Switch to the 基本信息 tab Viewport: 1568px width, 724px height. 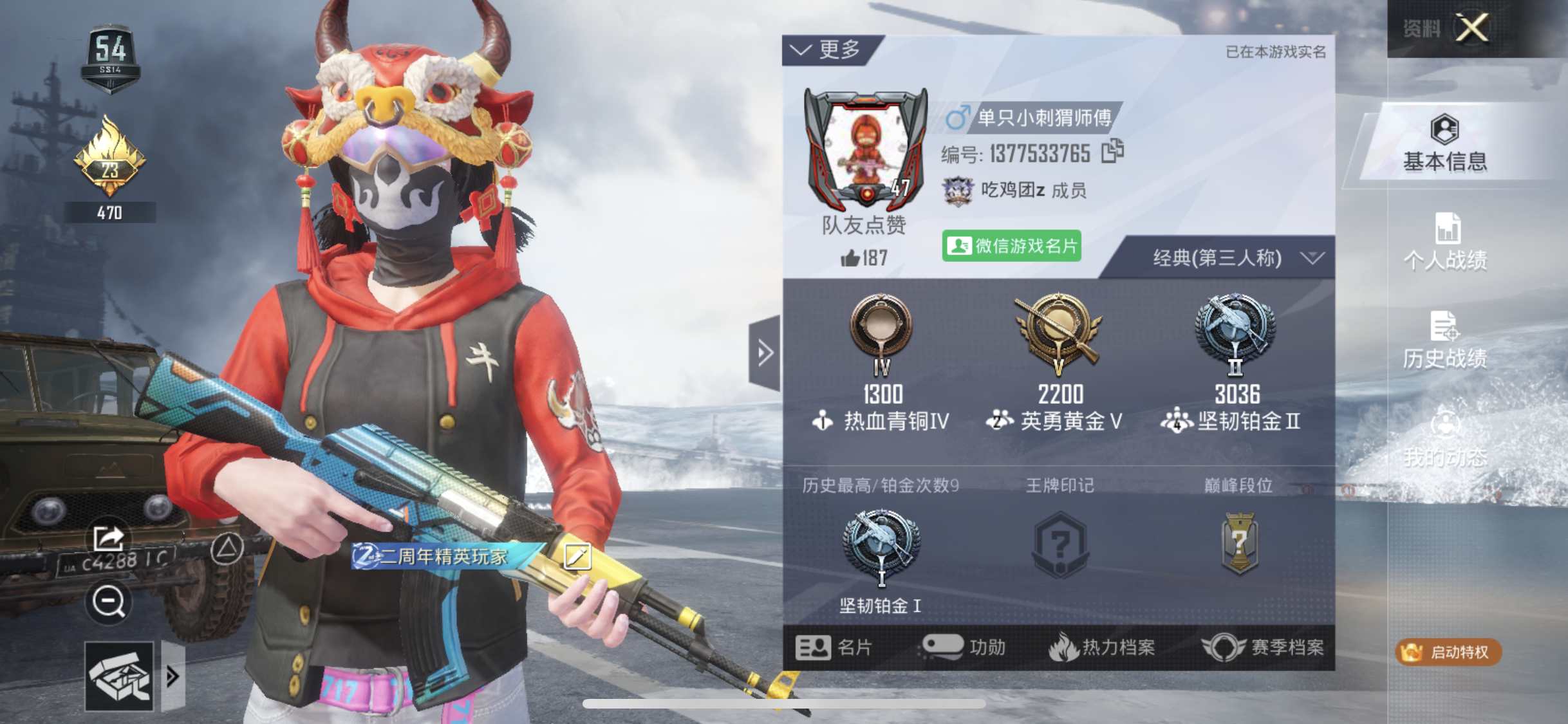click(x=1445, y=144)
